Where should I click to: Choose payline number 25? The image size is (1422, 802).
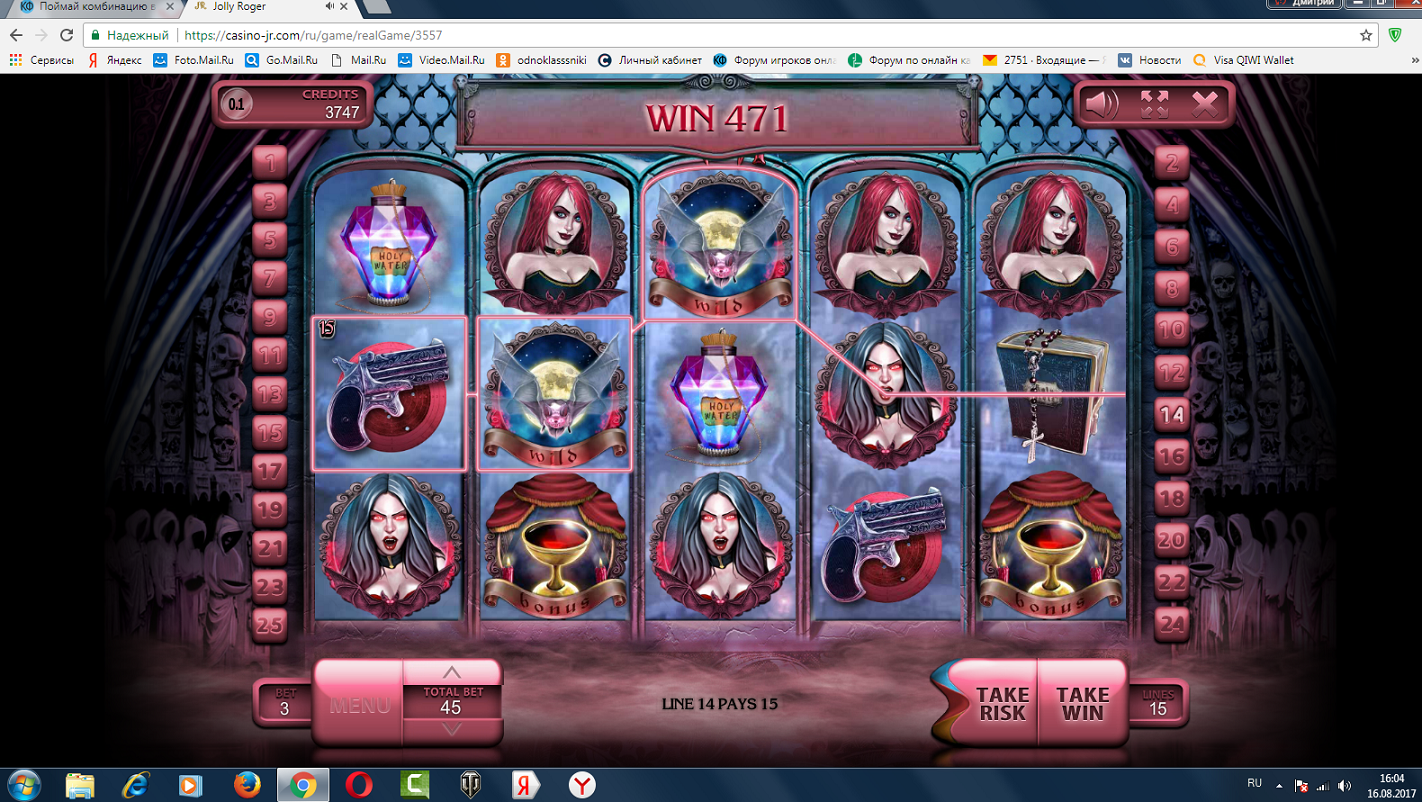point(270,625)
